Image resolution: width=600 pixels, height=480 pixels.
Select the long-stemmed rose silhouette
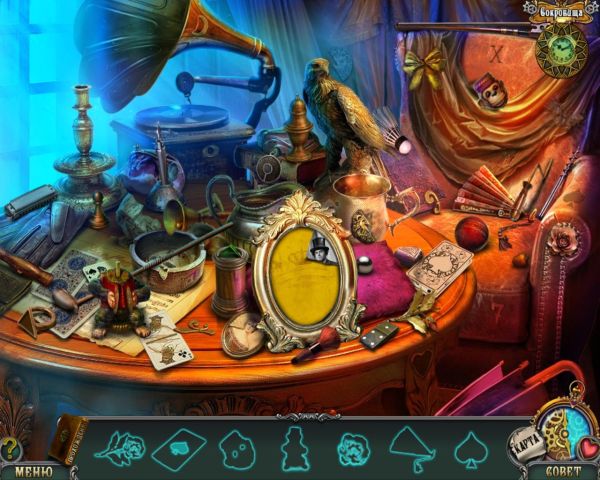click(118, 446)
